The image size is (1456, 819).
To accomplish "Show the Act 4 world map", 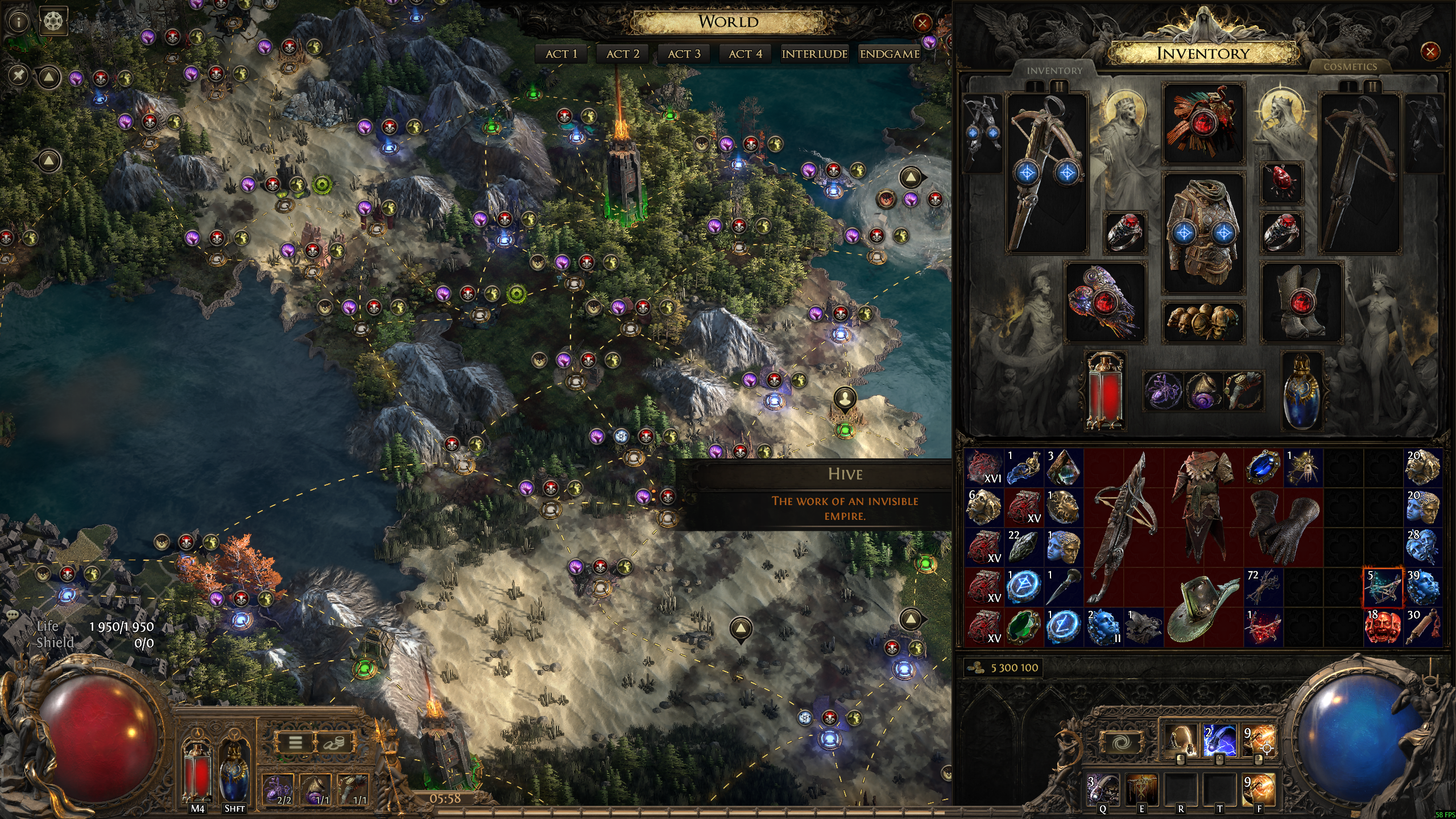I will (745, 54).
